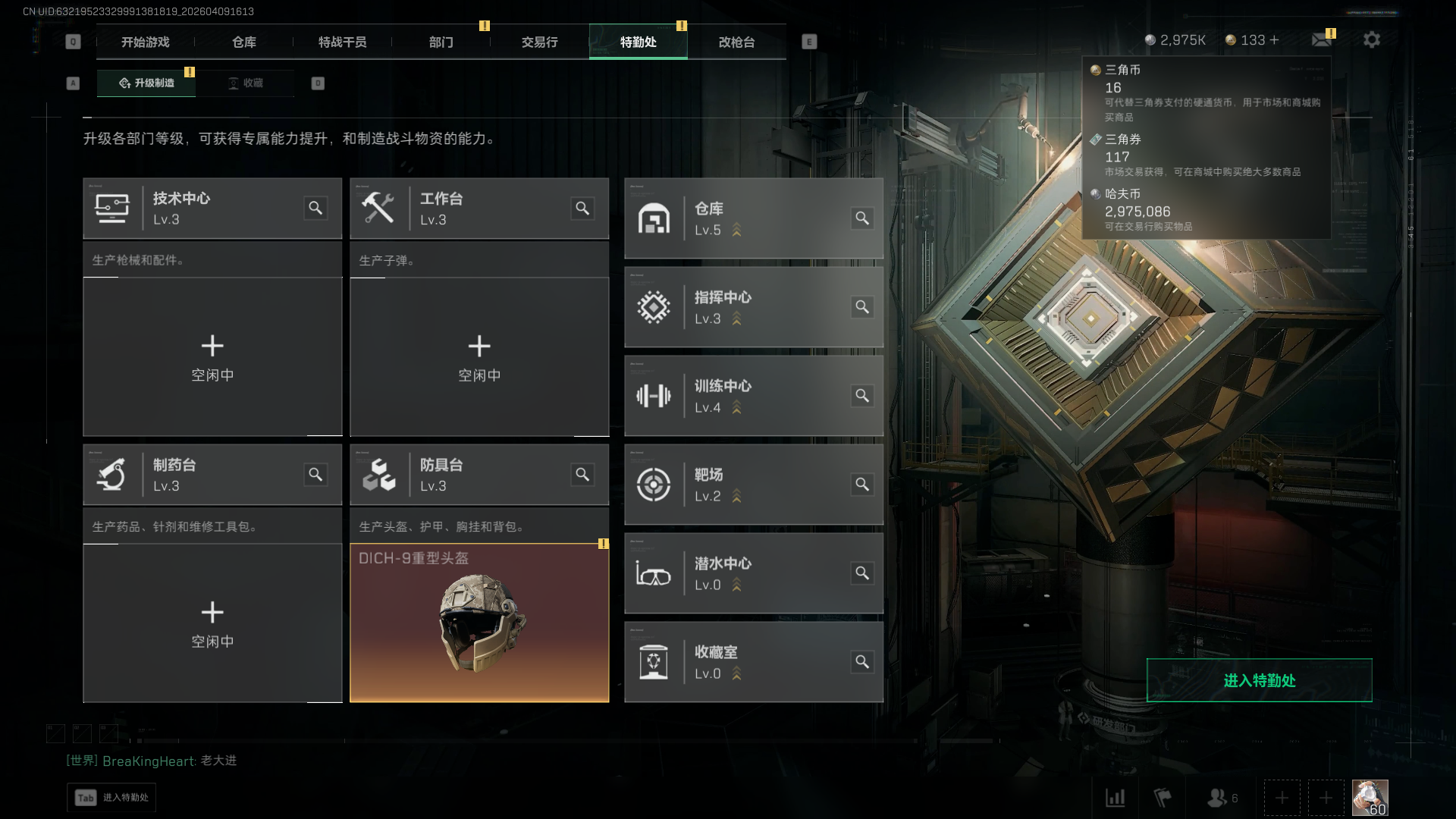Go to the 交易行 tab
This screenshot has width=1456, height=819.
click(x=539, y=42)
